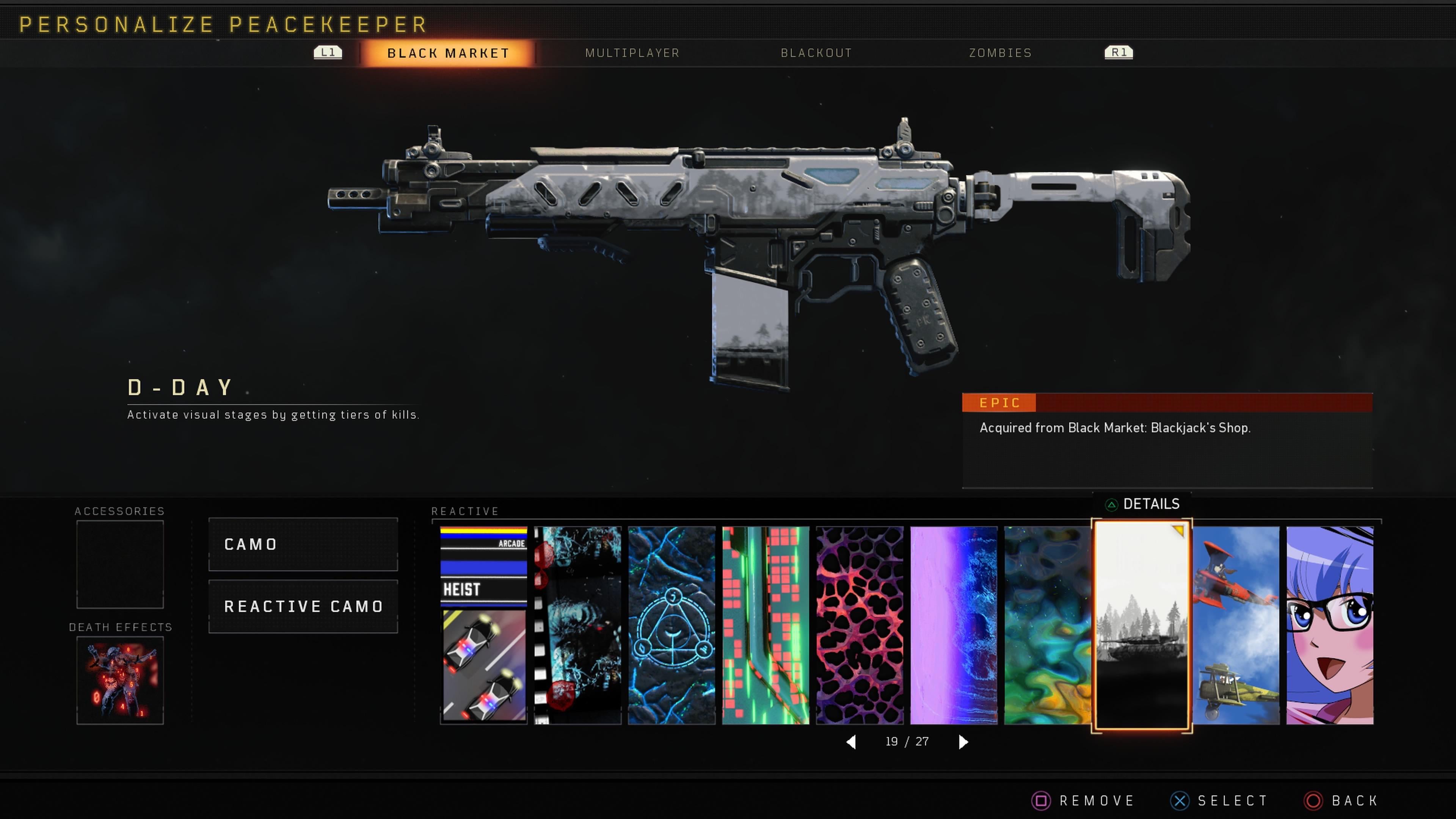
Task: Go to the previous reactive camo page
Action: point(851,742)
